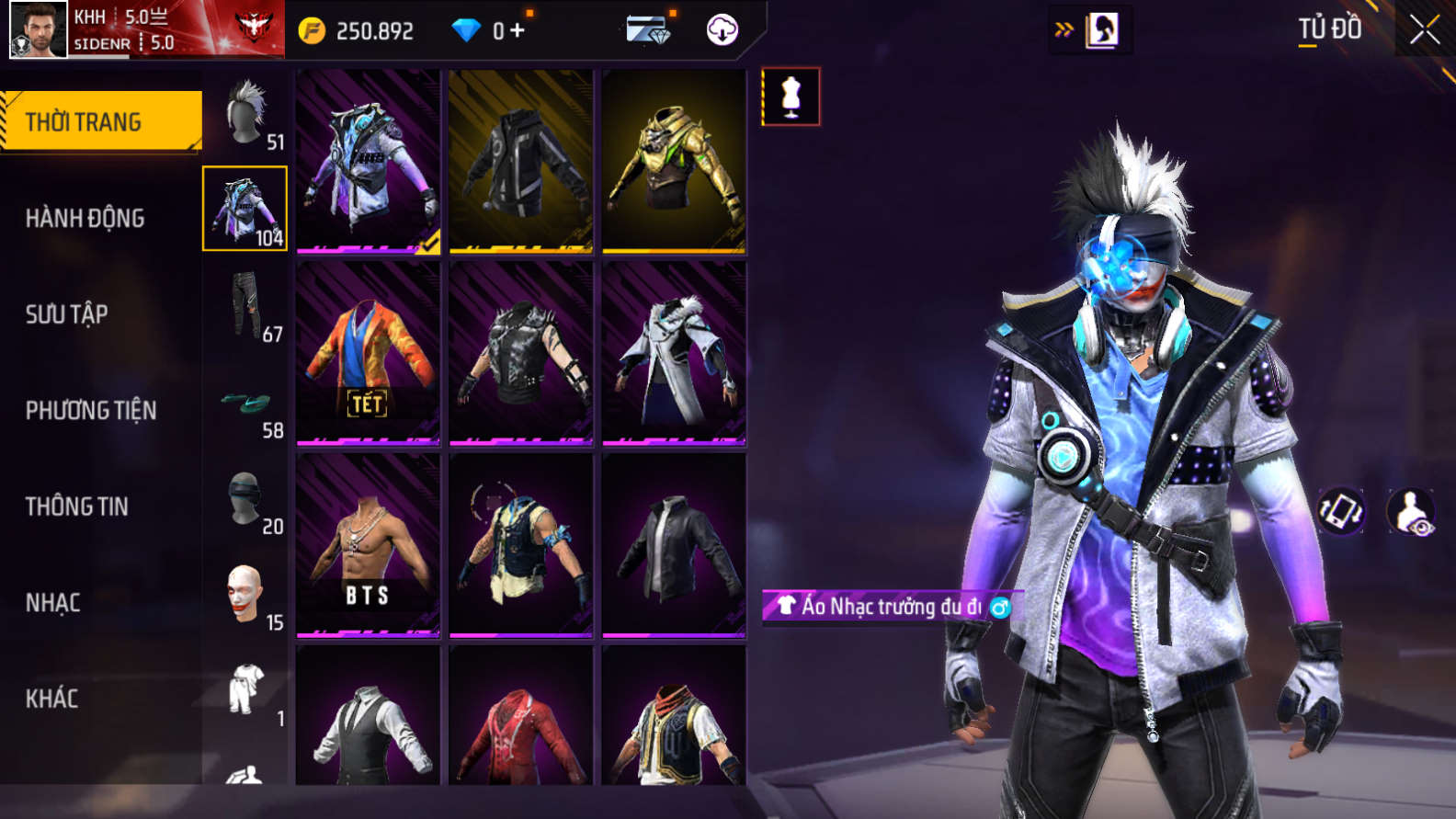Close the Tủ Đồ wardrobe screen

tap(1425, 29)
